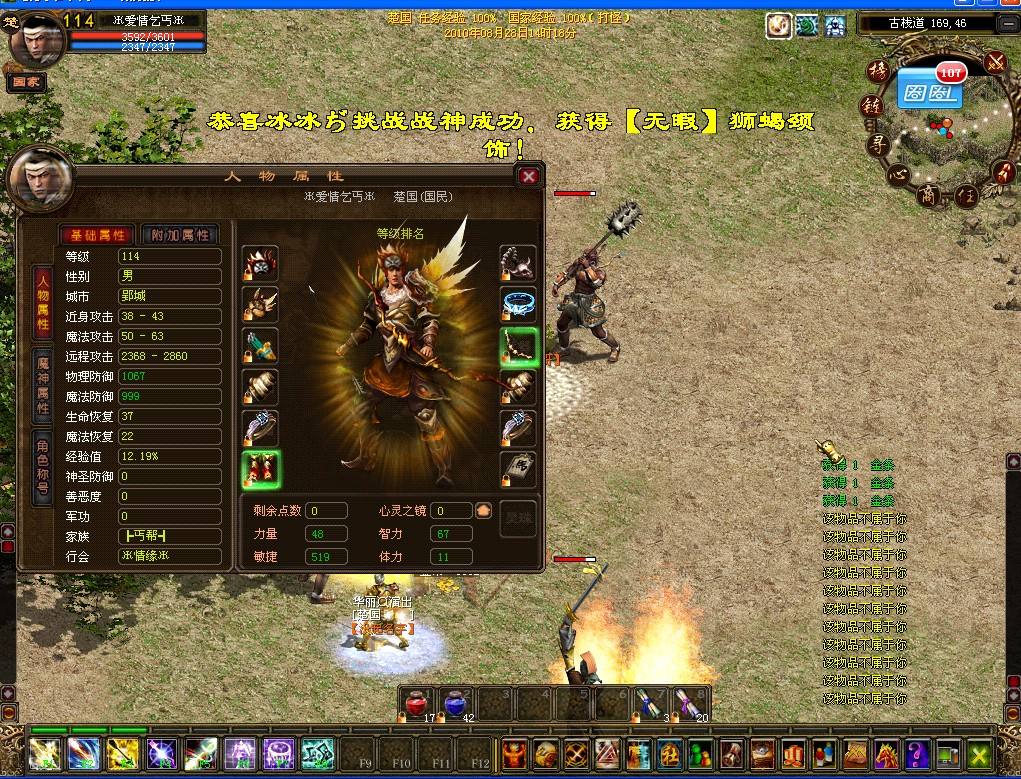Click the 灵珠 button
Screen dimensions: 1021x779
pos(518,521)
